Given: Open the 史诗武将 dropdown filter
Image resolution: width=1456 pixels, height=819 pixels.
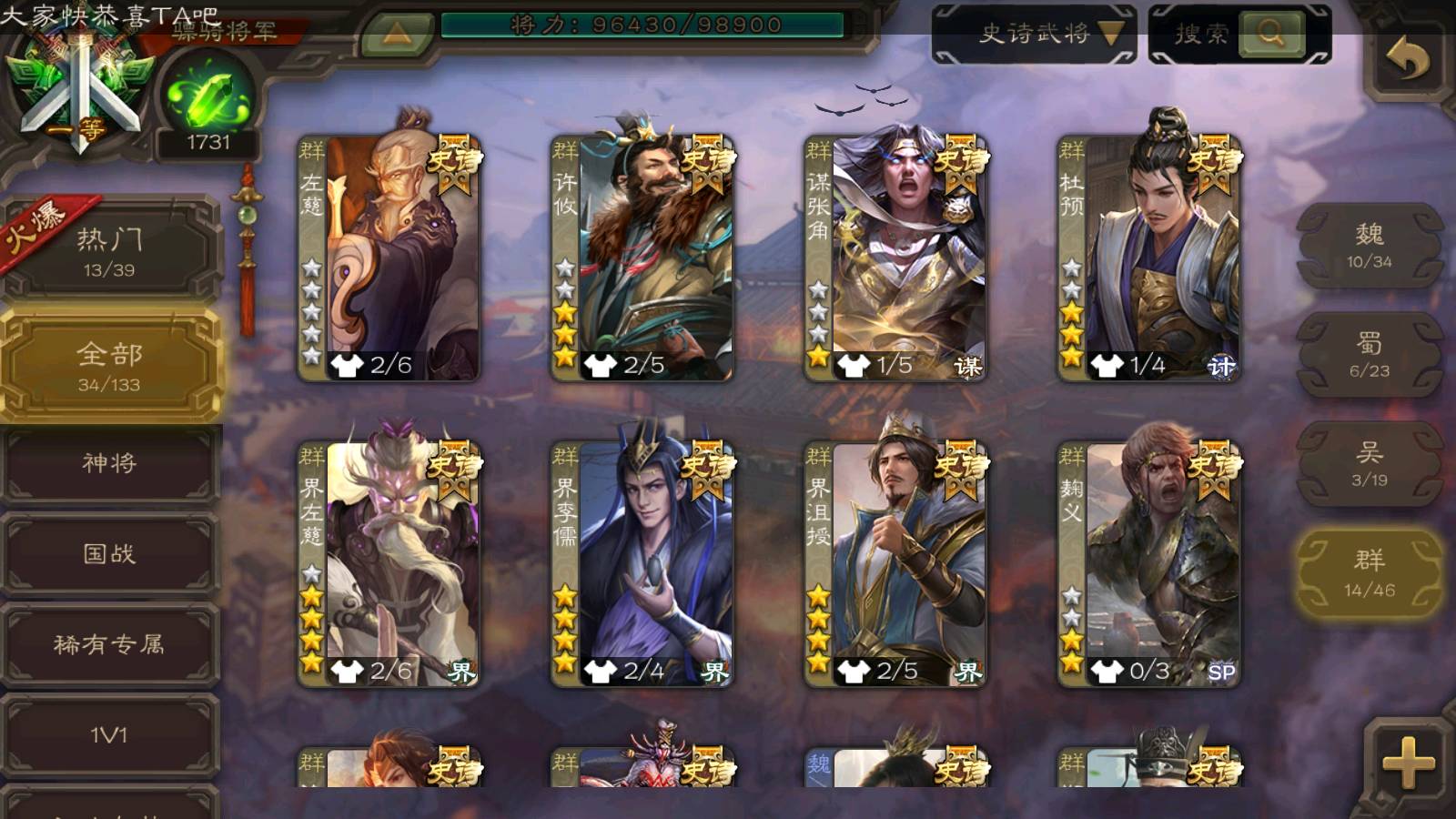Looking at the screenshot, I should (1034, 35).
